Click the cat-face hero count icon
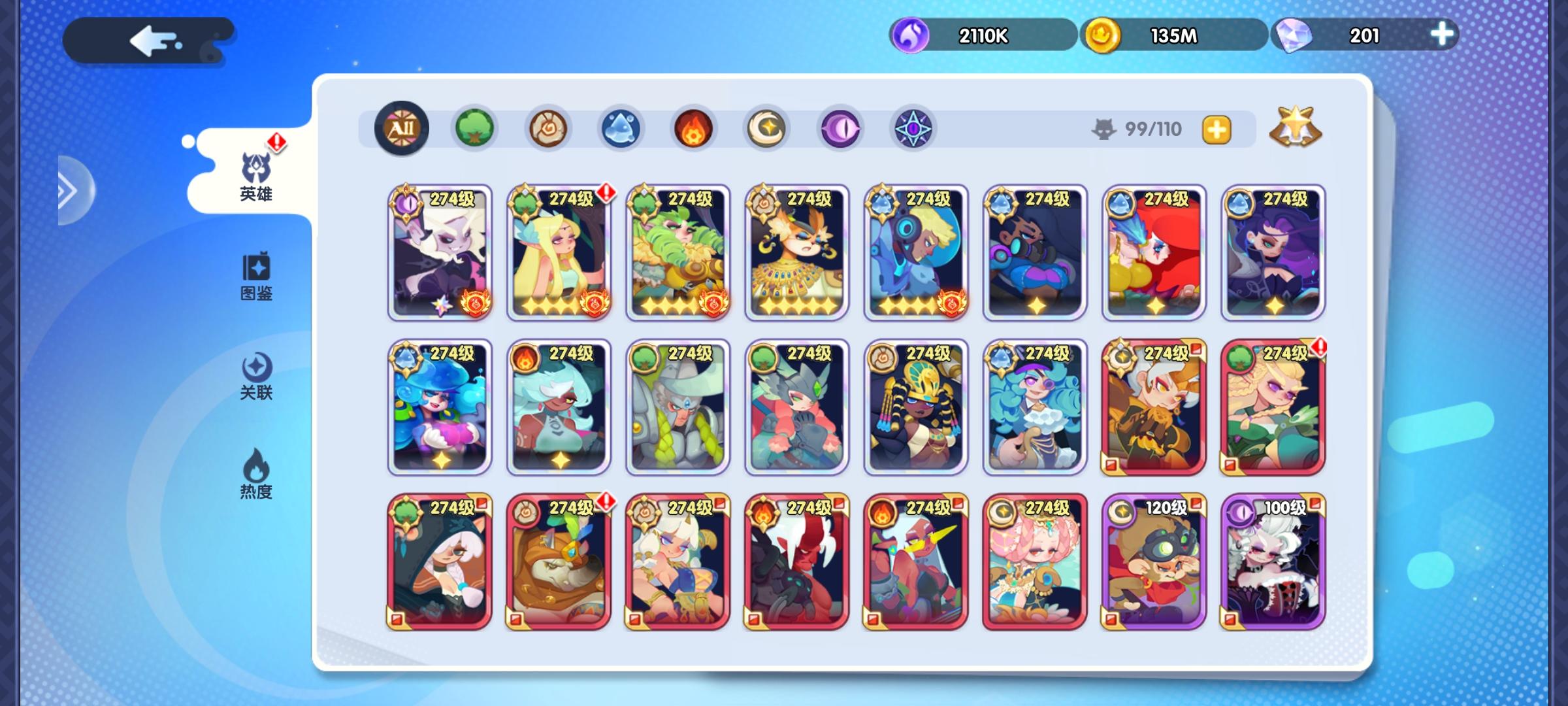This screenshot has width=1568, height=706. point(1105,129)
